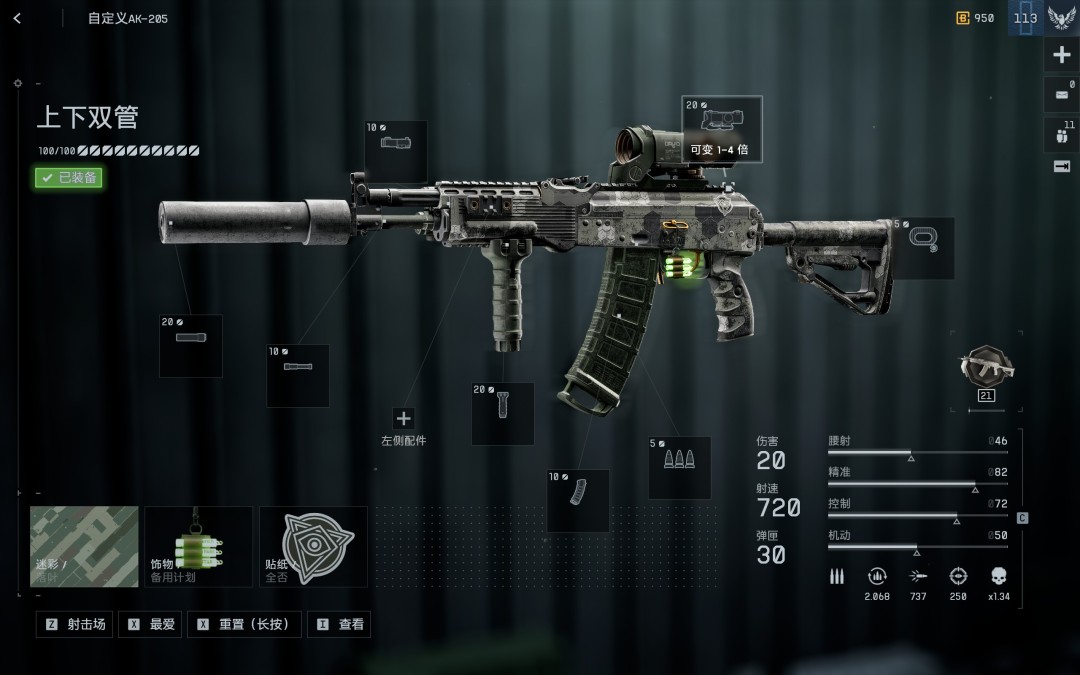1080x675 pixels.
Task: Open the 迷彩 camouflage tile
Action: (84, 546)
